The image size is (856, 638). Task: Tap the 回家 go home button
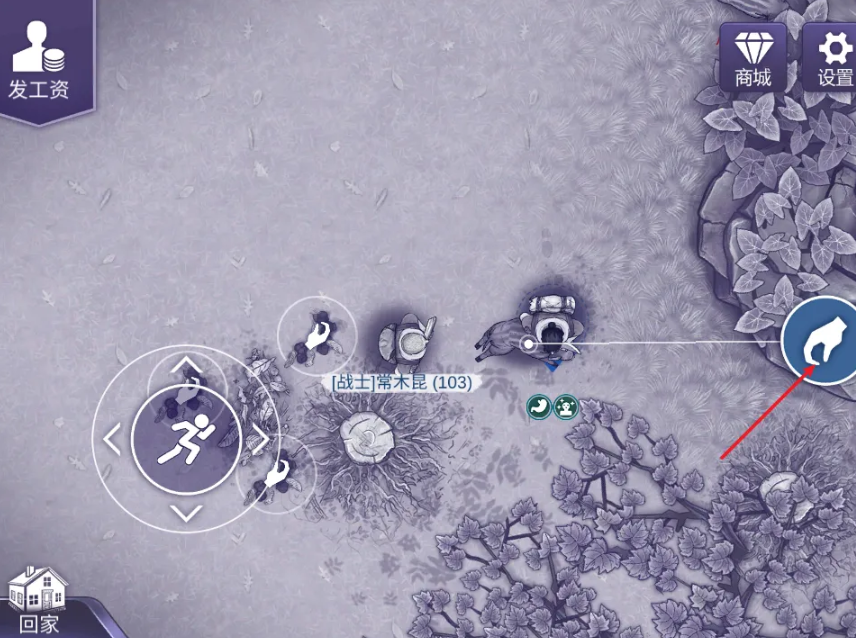tap(38, 600)
